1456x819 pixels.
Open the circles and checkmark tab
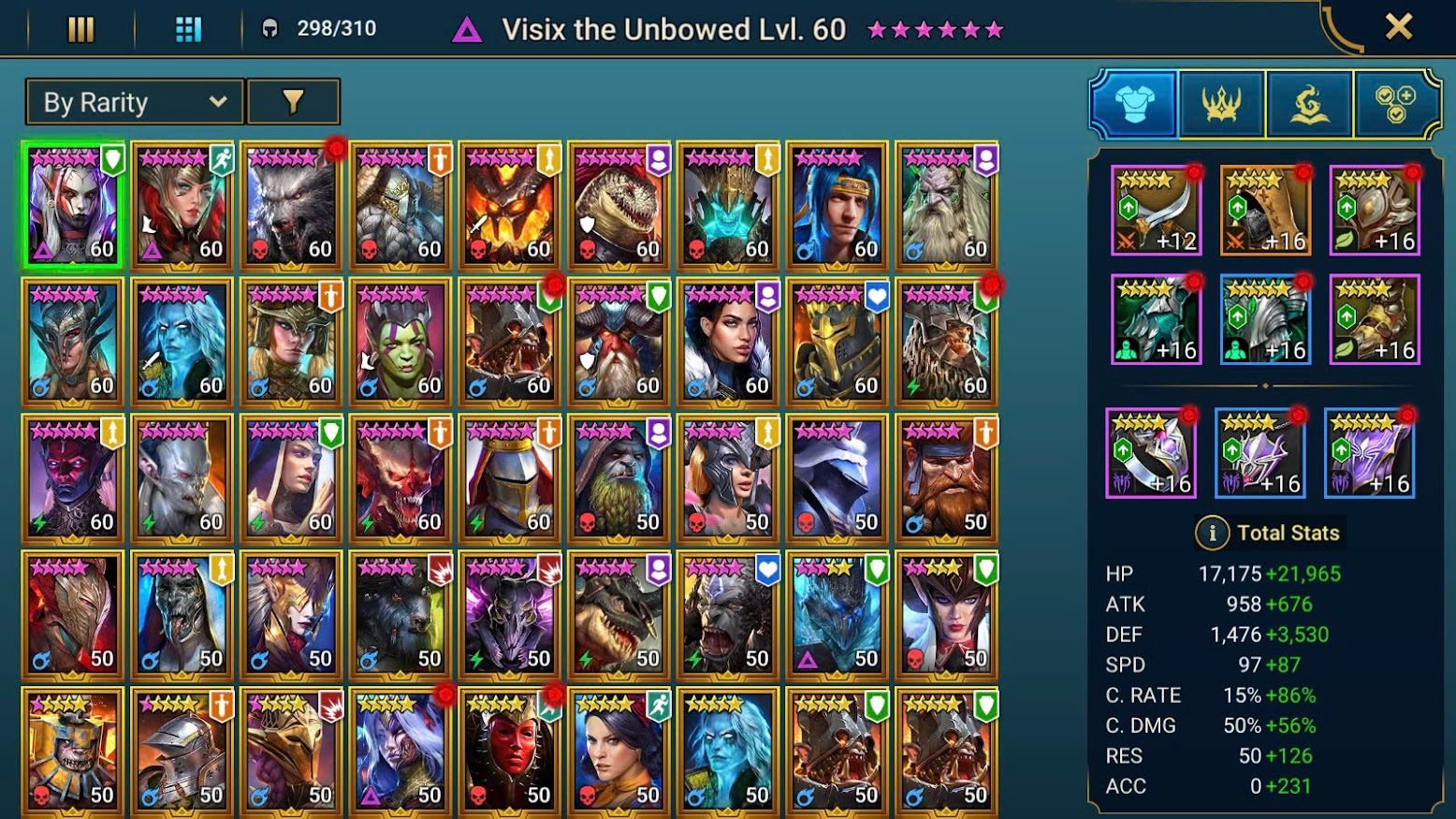(1395, 104)
